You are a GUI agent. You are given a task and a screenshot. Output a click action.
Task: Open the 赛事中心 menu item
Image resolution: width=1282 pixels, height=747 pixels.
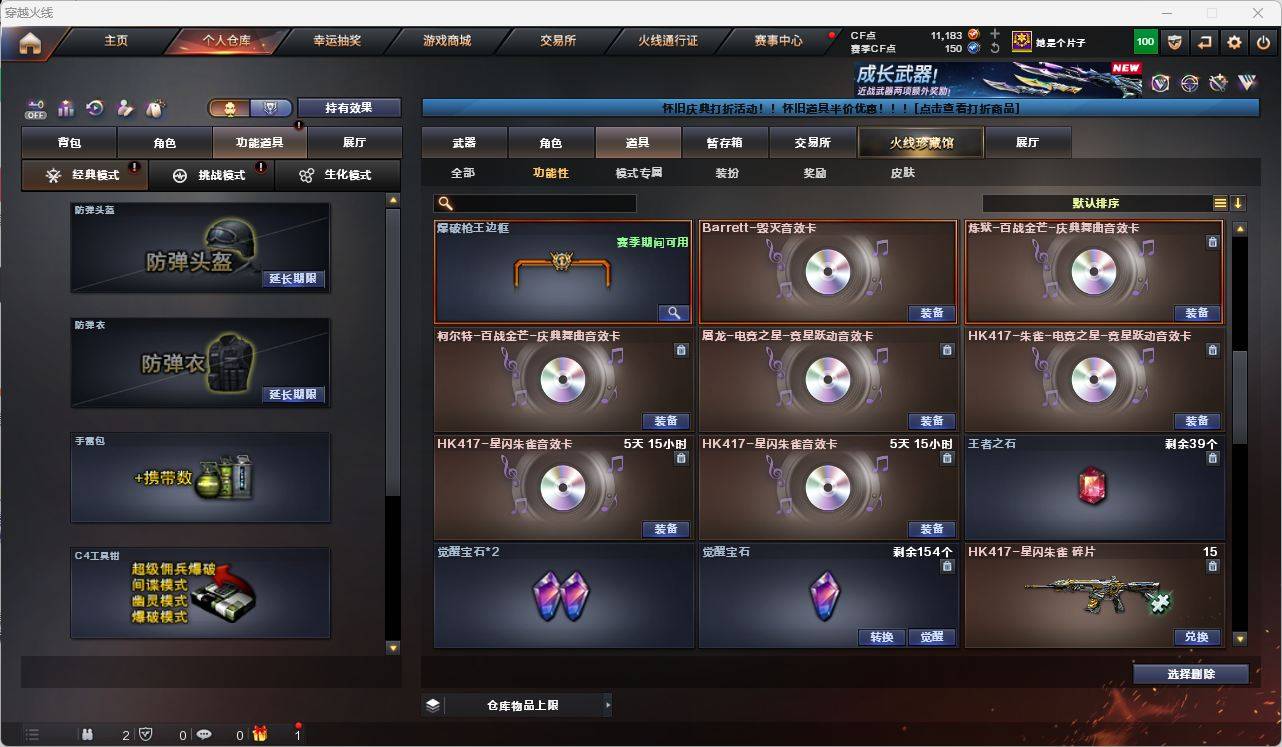point(779,40)
